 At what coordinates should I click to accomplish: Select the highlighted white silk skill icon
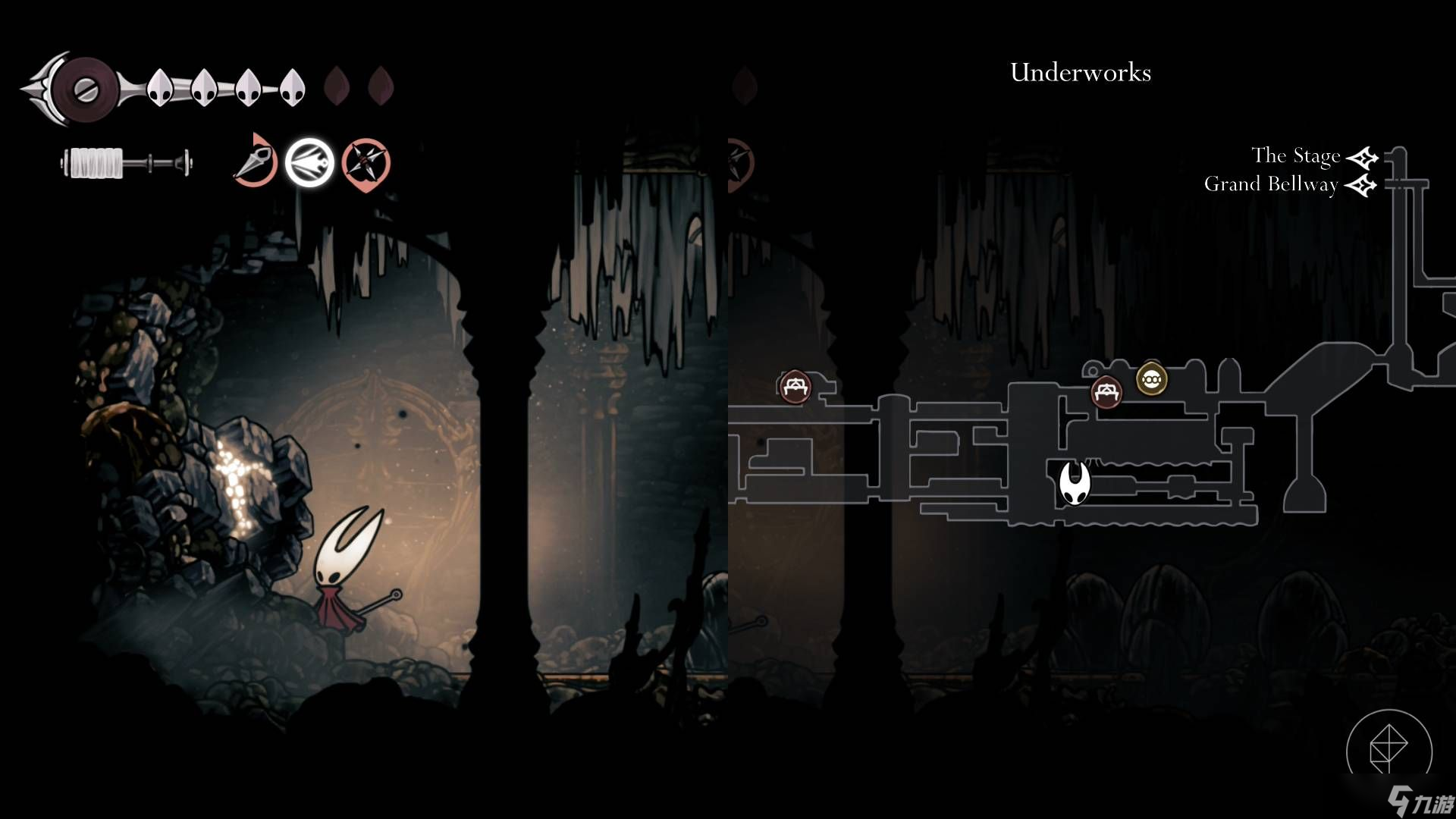click(309, 163)
